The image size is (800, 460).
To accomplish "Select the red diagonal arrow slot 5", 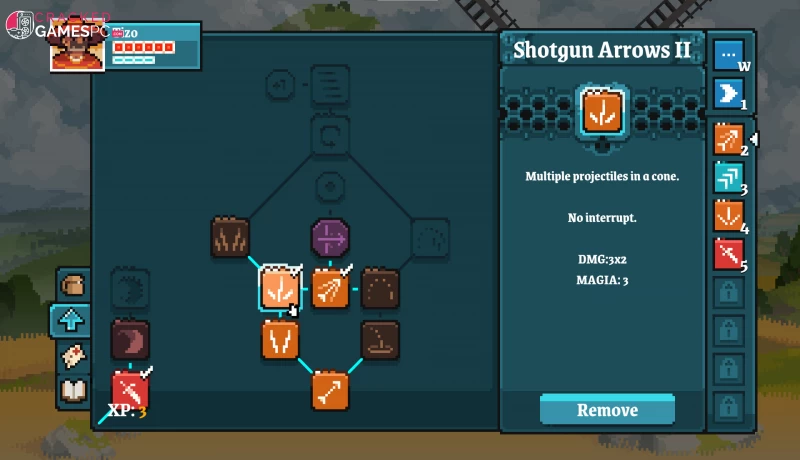I will (x=728, y=254).
